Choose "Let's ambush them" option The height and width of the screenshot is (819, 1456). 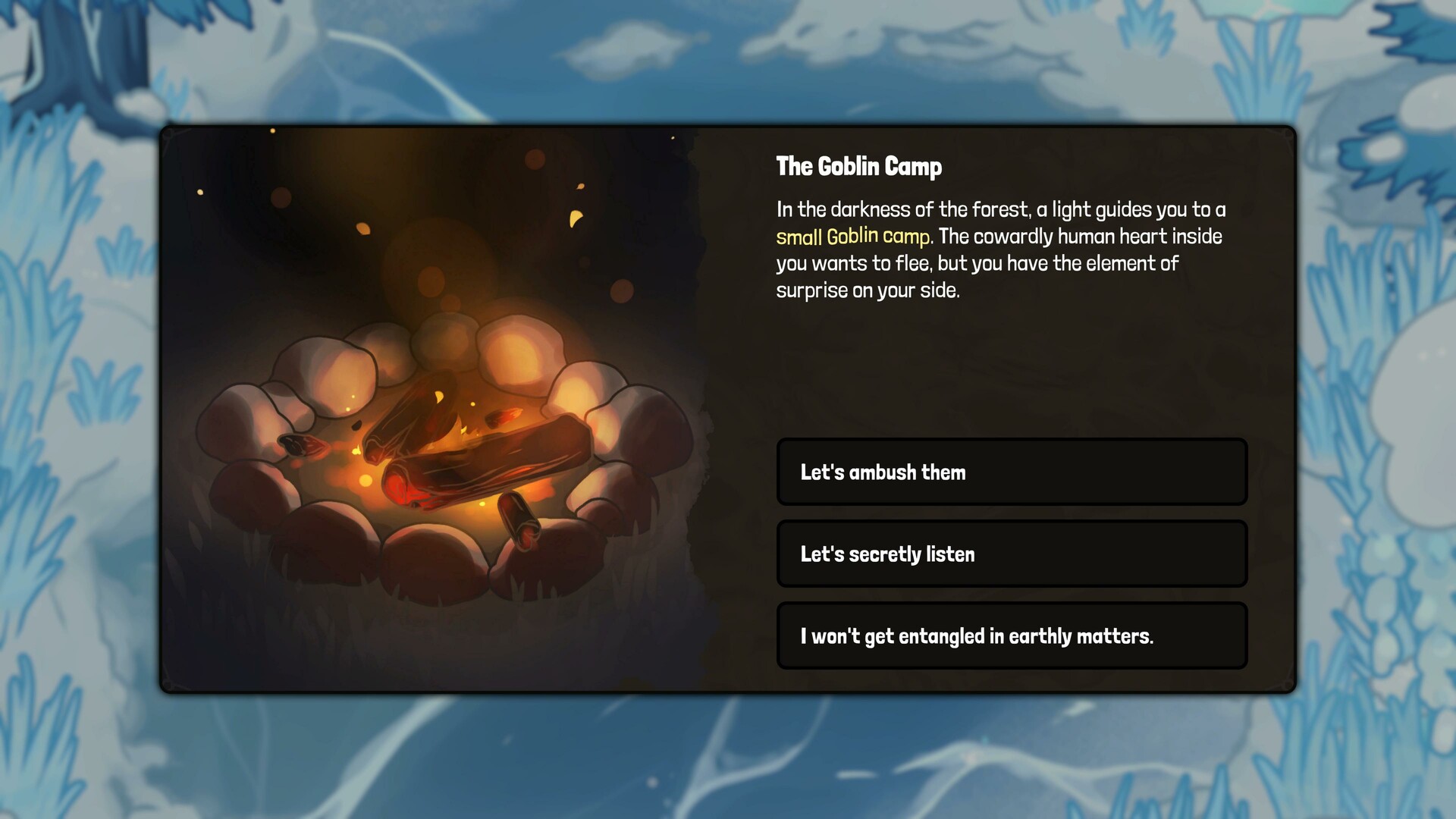1012,472
